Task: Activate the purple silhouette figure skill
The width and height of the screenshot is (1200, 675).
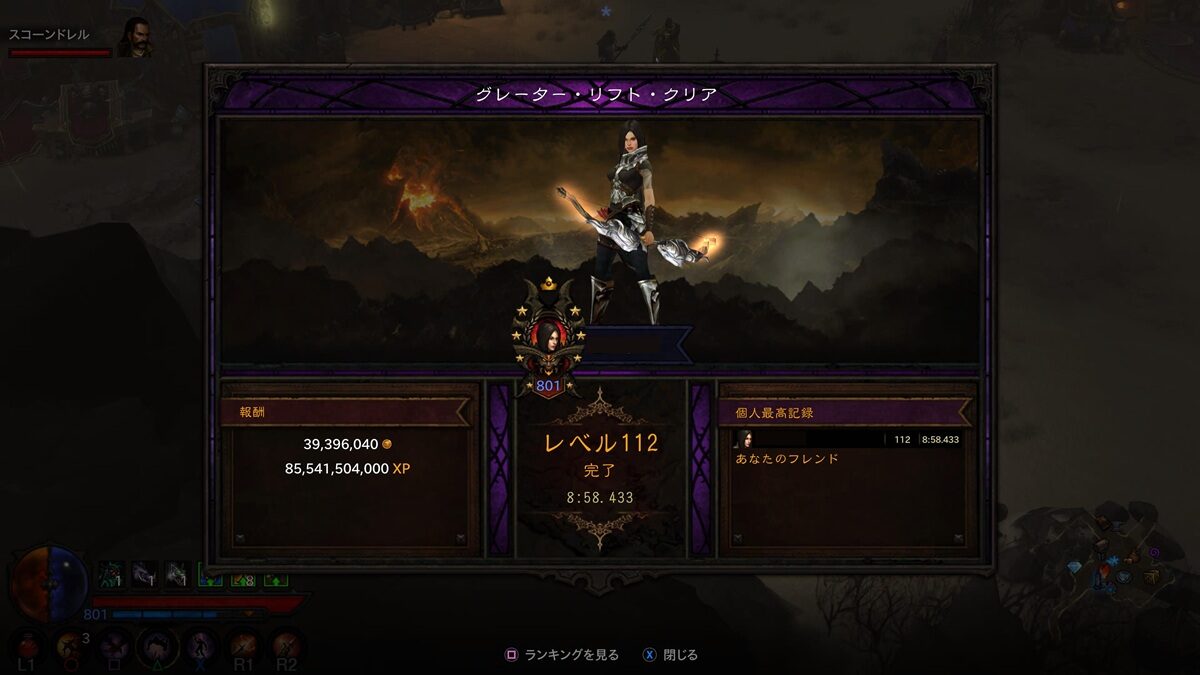Action: click(x=200, y=647)
